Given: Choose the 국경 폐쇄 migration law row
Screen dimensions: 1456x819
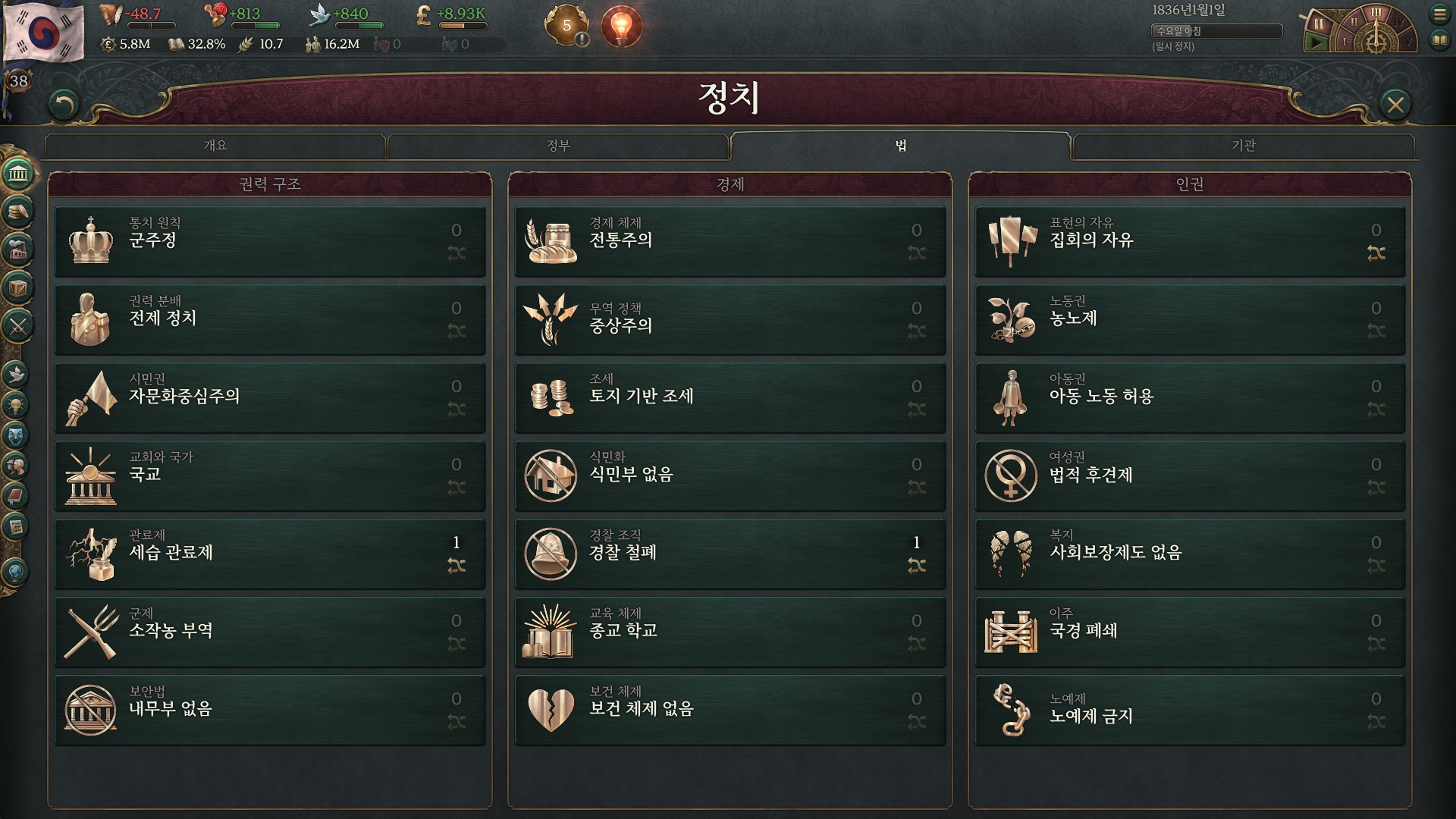Looking at the screenshot, I should point(1189,632).
